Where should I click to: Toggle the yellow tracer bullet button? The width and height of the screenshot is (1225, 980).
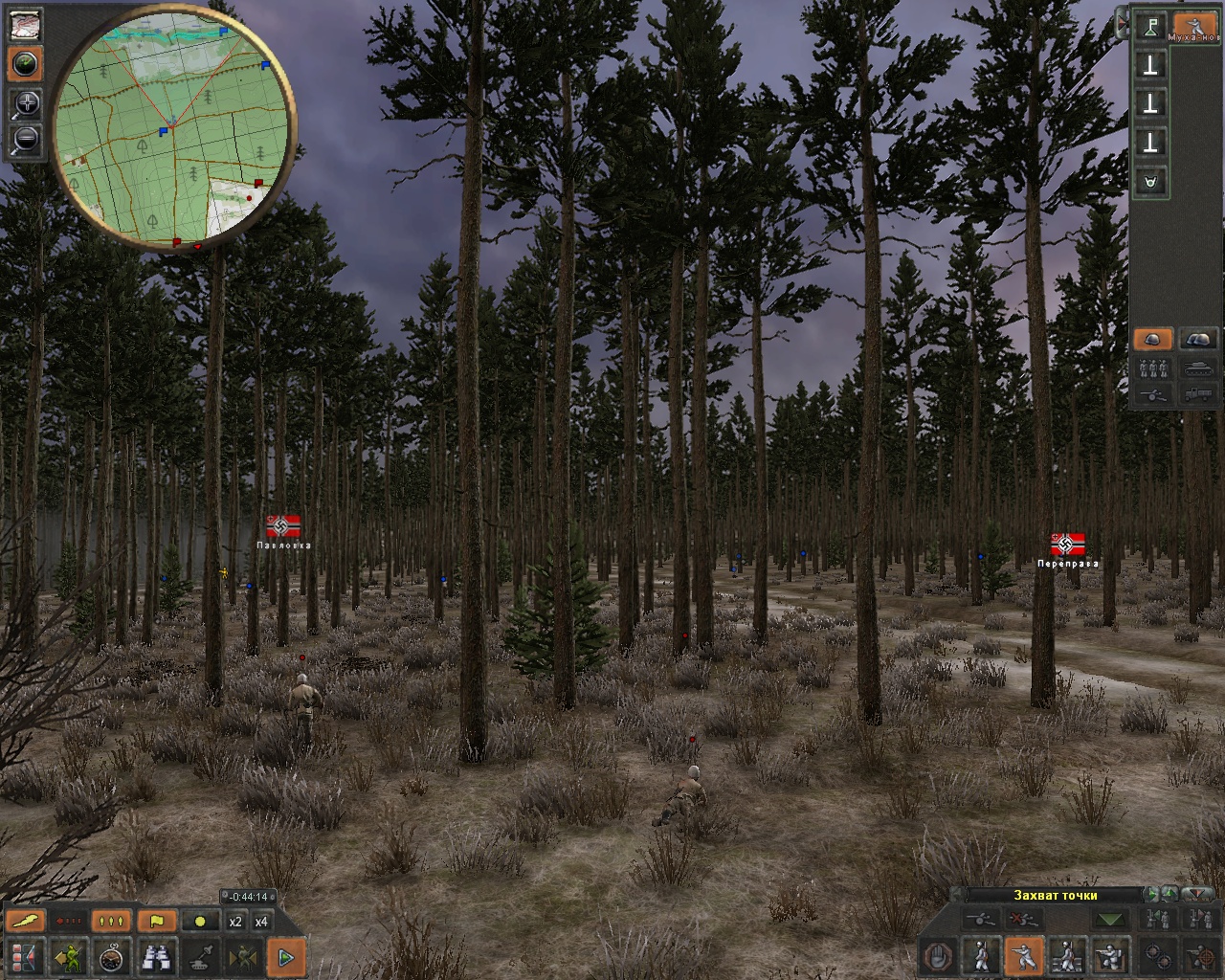(26, 922)
